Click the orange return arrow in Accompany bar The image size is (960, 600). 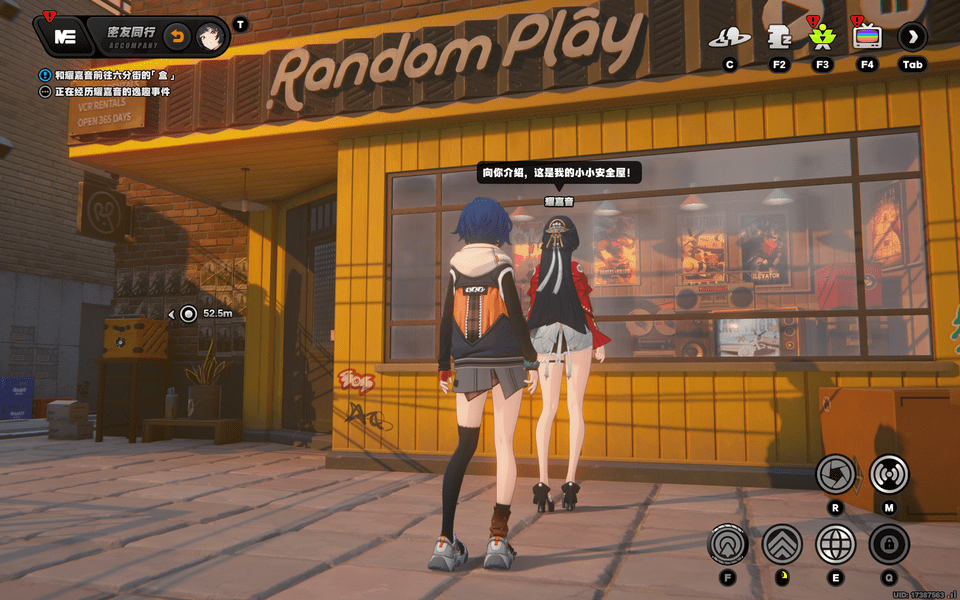click(x=176, y=37)
